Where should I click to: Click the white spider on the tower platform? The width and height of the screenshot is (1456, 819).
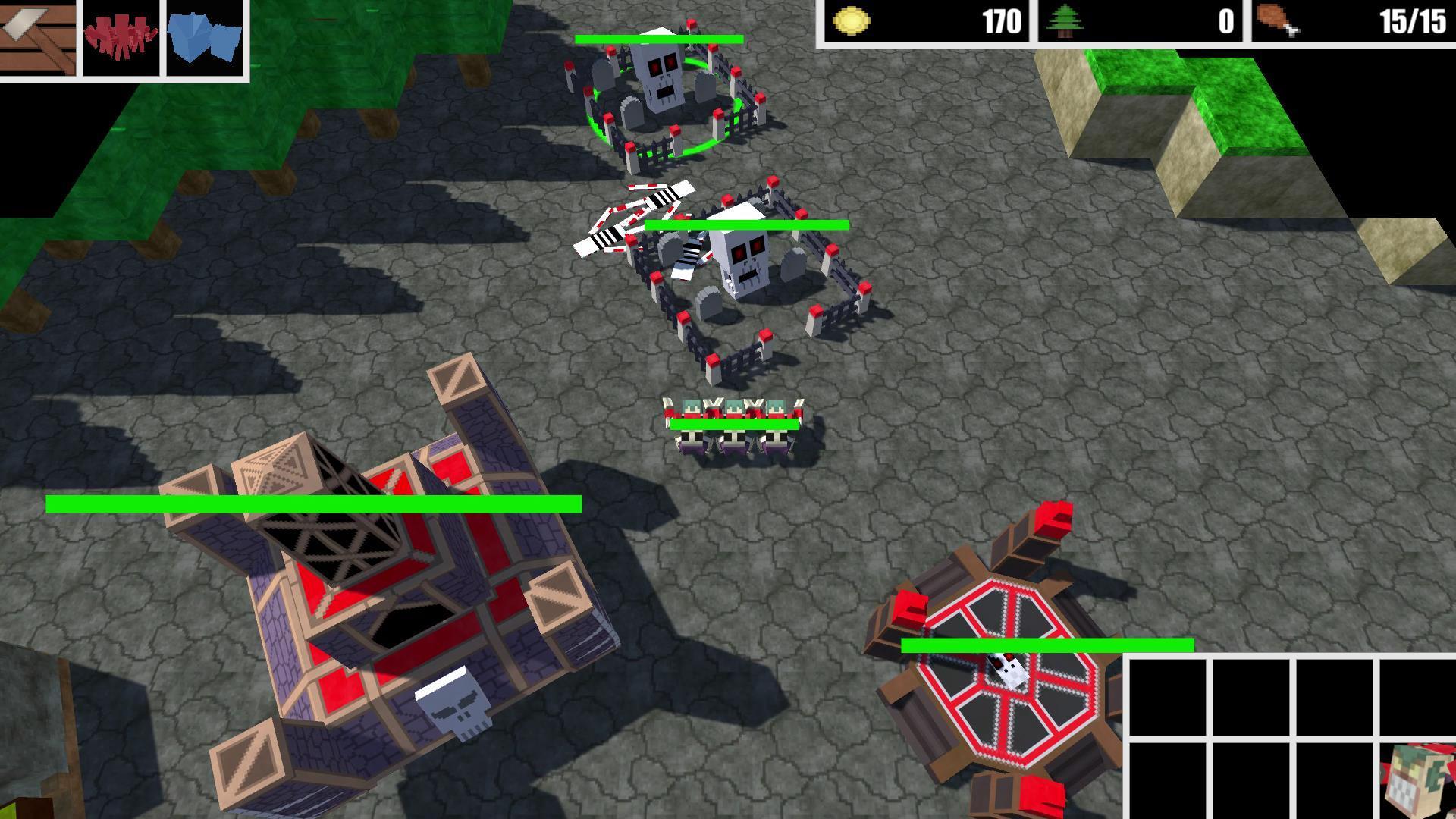(x=1009, y=670)
